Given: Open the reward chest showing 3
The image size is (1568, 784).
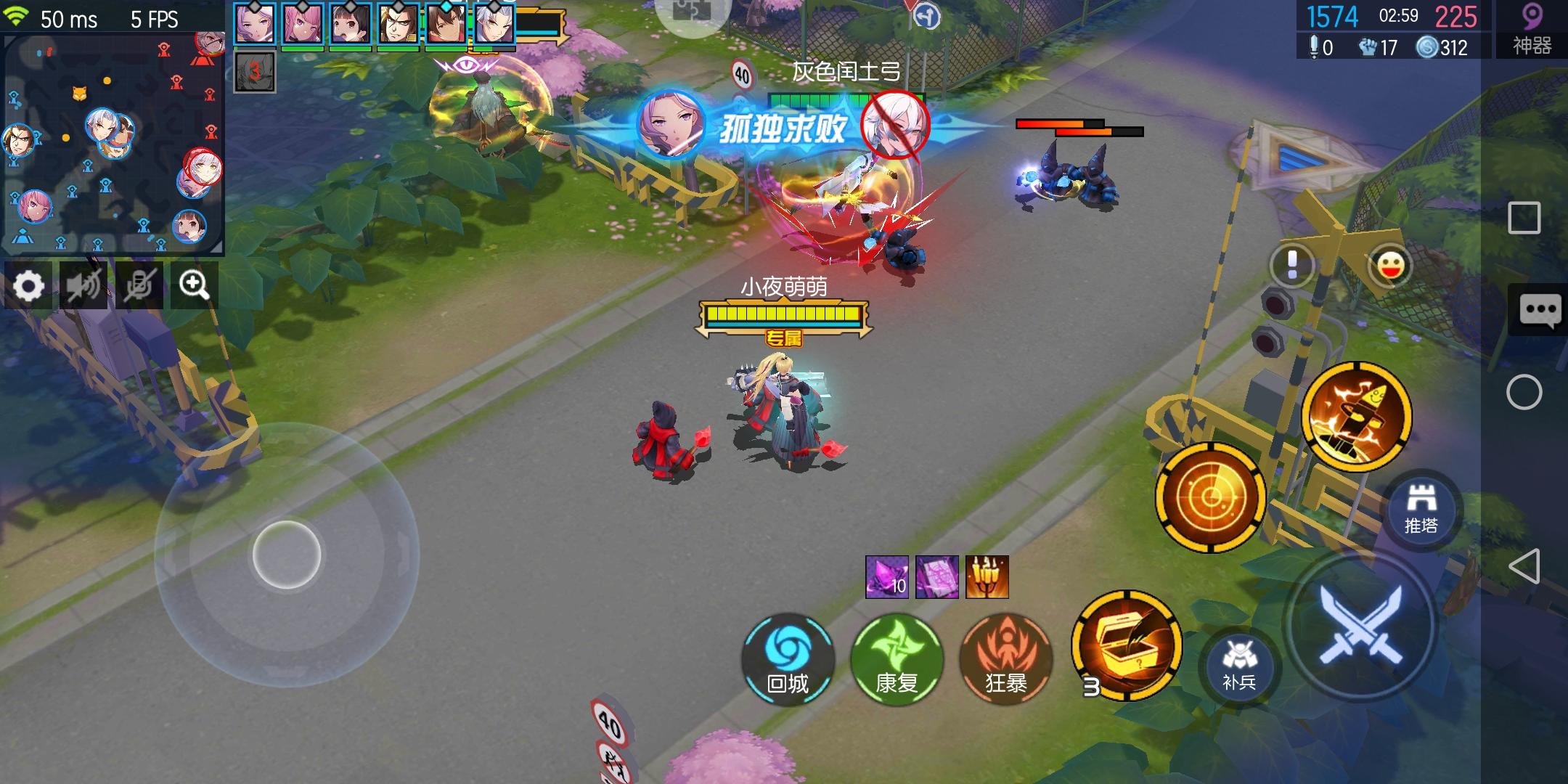Looking at the screenshot, I should pos(1125,648).
